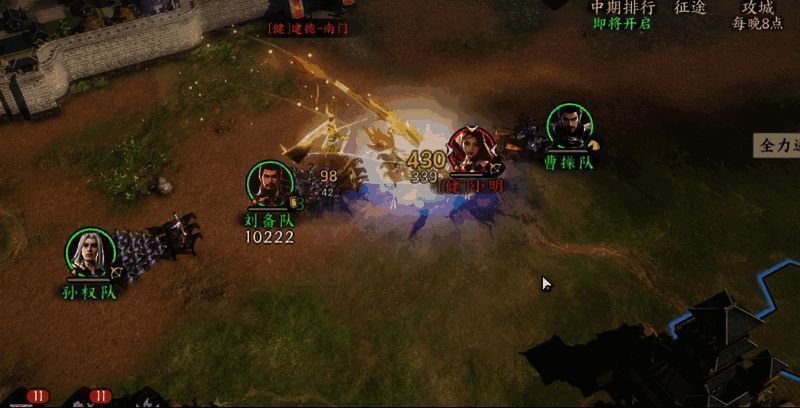Open the 征途 menu entry
Screen dimensions: 800x408
coord(691,8)
